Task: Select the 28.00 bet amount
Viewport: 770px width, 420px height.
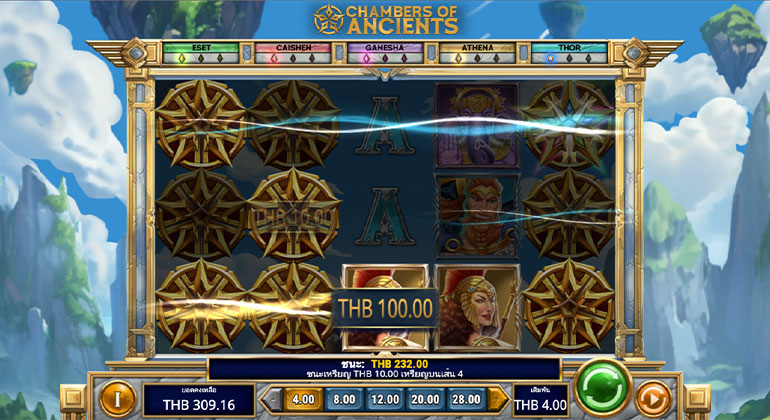Action: point(467,398)
